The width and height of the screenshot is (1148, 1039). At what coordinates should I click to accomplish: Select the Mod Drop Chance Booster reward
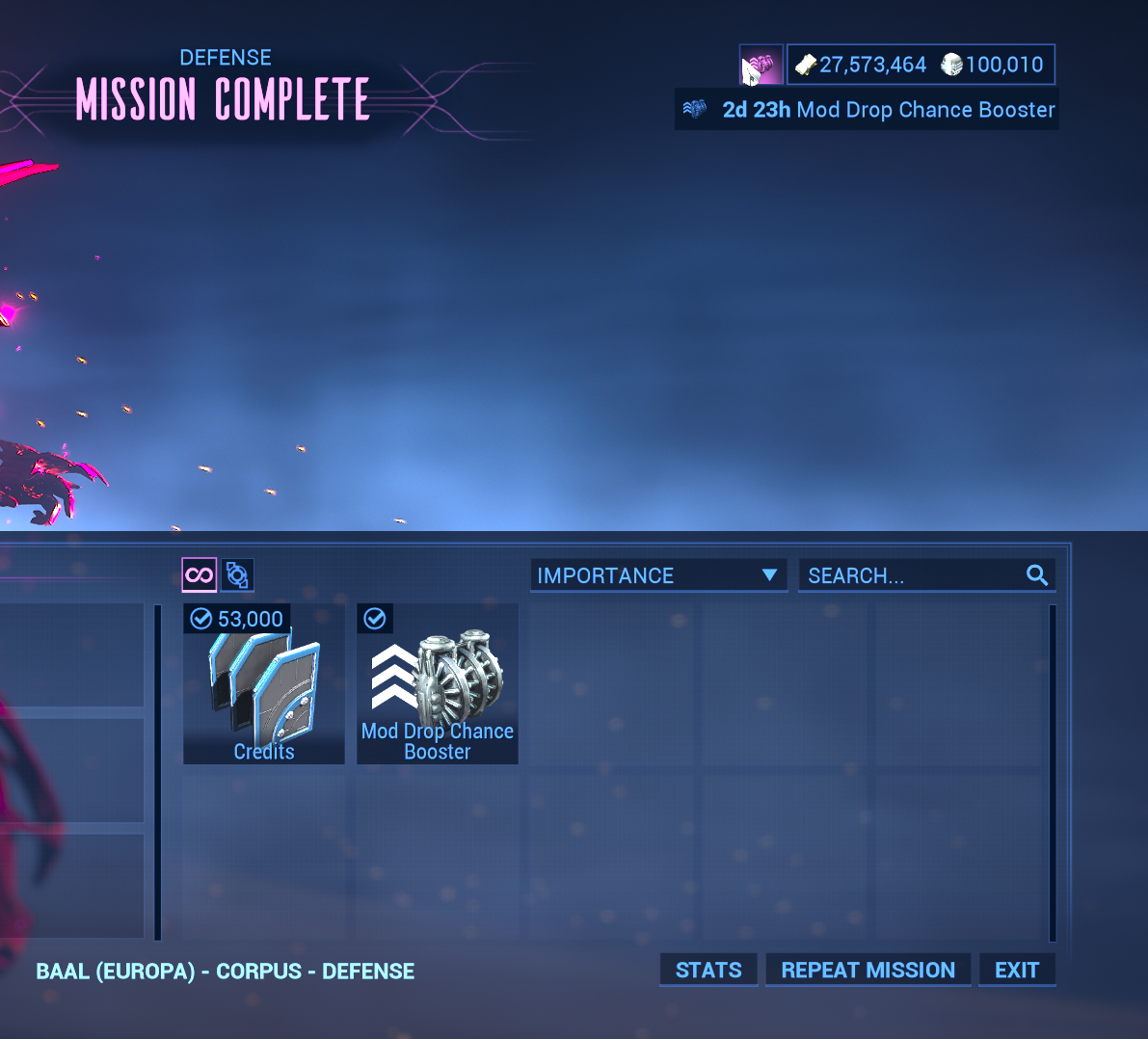(x=438, y=684)
